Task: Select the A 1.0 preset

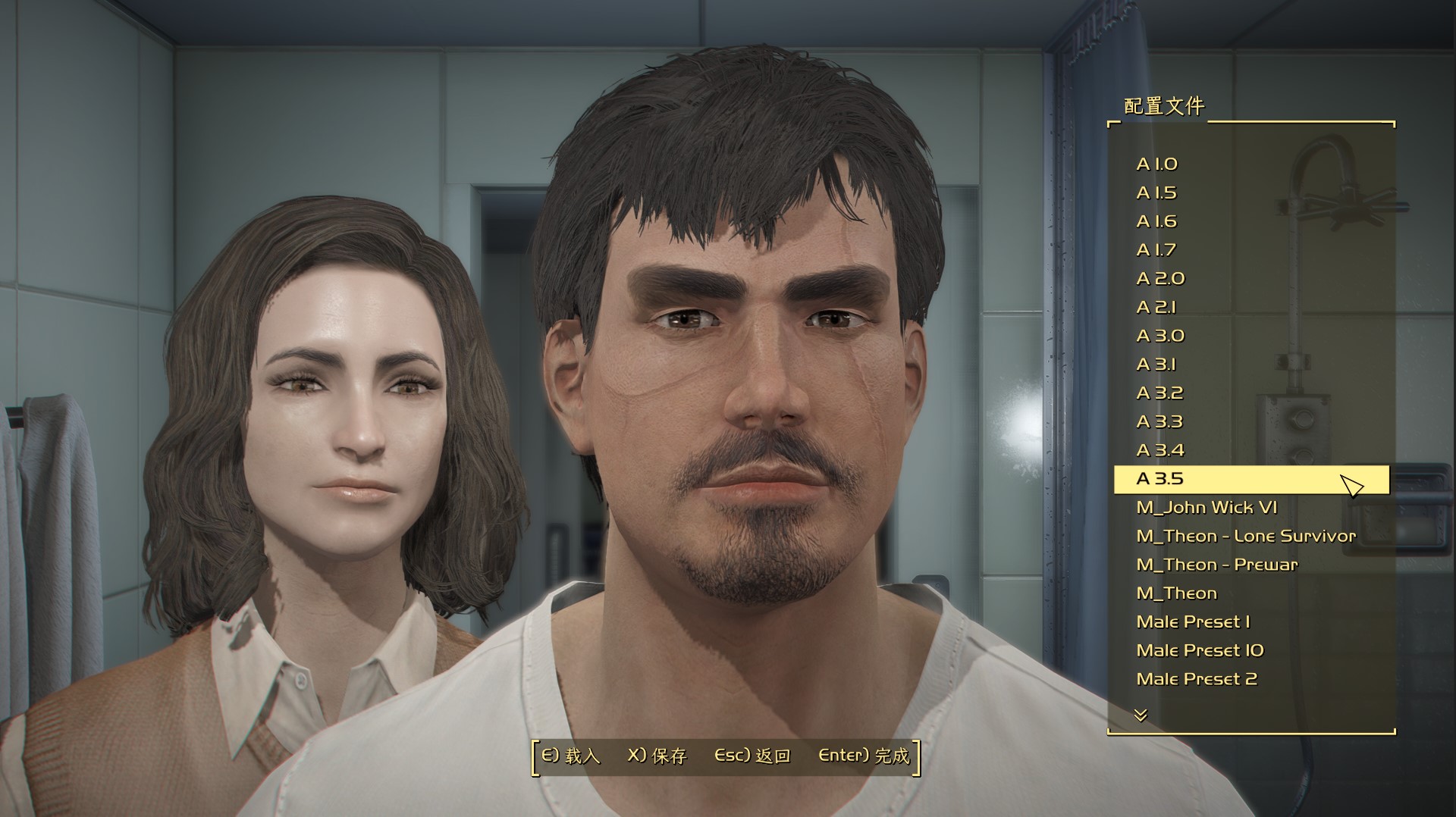Action: pyautogui.click(x=1156, y=164)
